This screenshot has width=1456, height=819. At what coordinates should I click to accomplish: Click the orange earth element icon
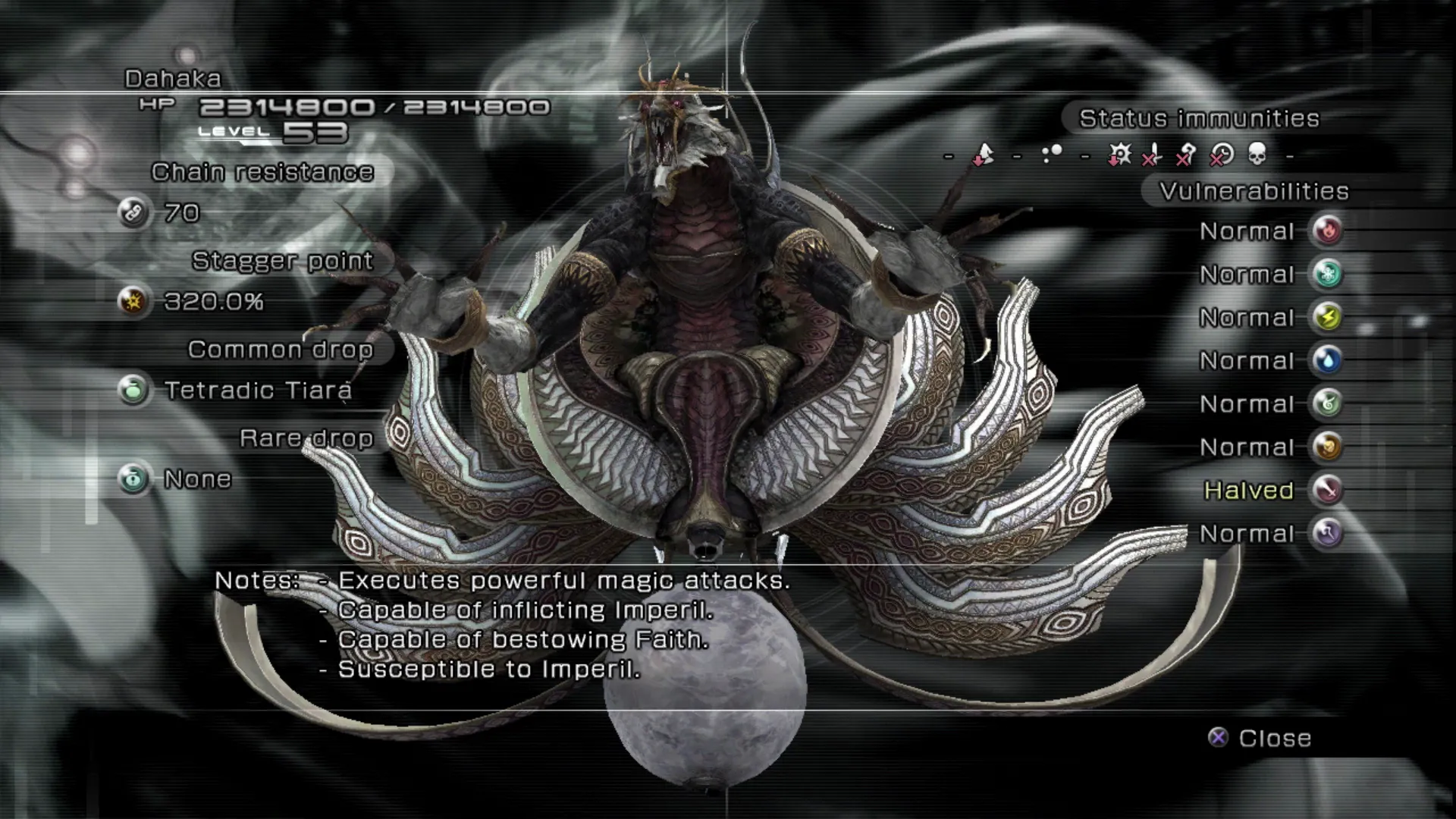pyautogui.click(x=1327, y=447)
